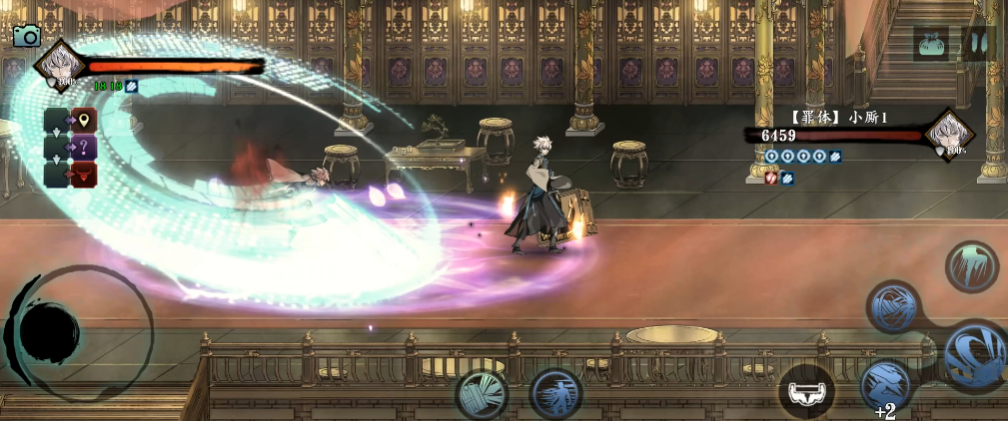1008x421 pixels.
Task: Tap the virtual joystick pad
Action: (x=50, y=332)
